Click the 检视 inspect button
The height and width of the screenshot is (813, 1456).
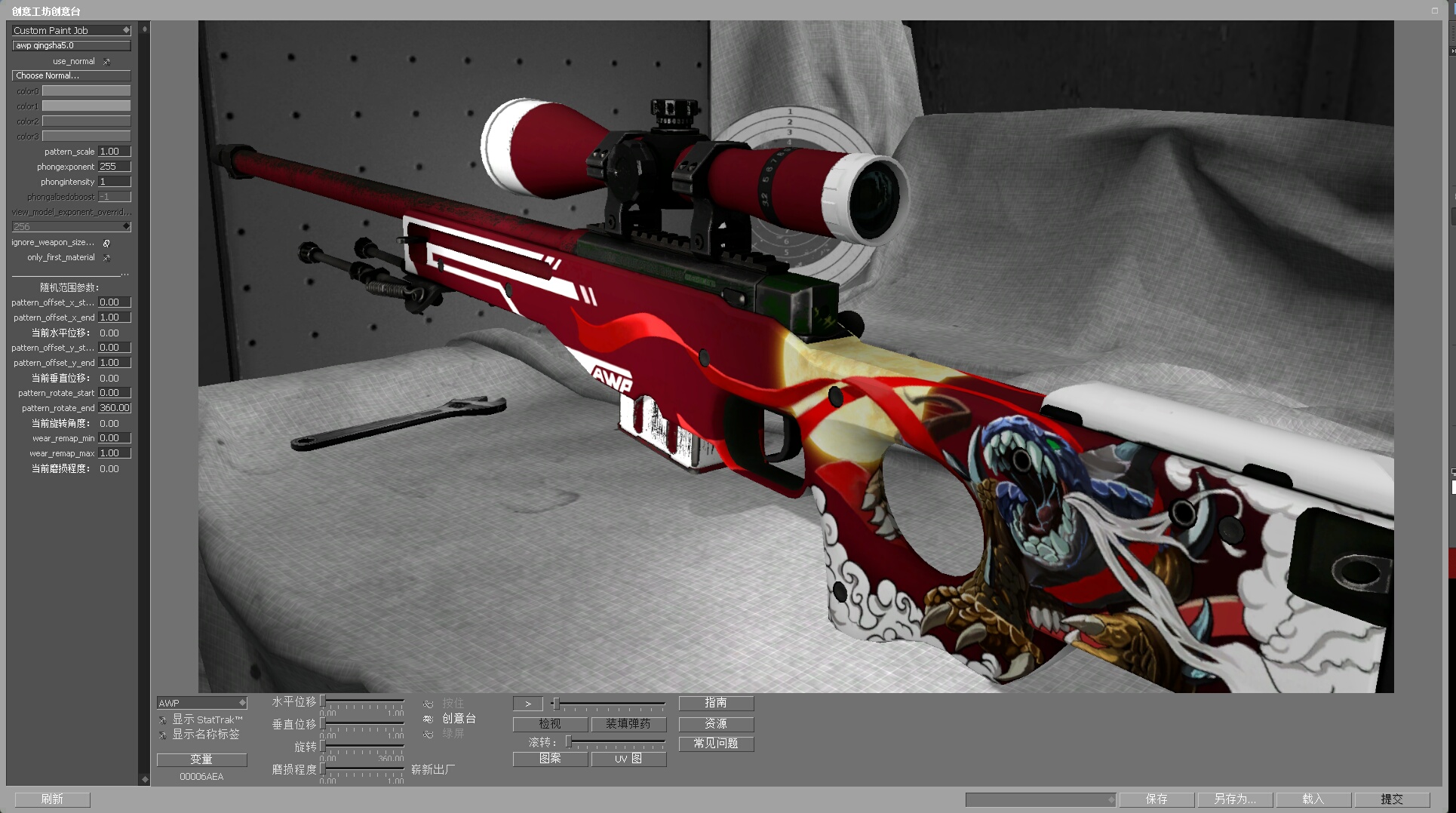[550, 724]
